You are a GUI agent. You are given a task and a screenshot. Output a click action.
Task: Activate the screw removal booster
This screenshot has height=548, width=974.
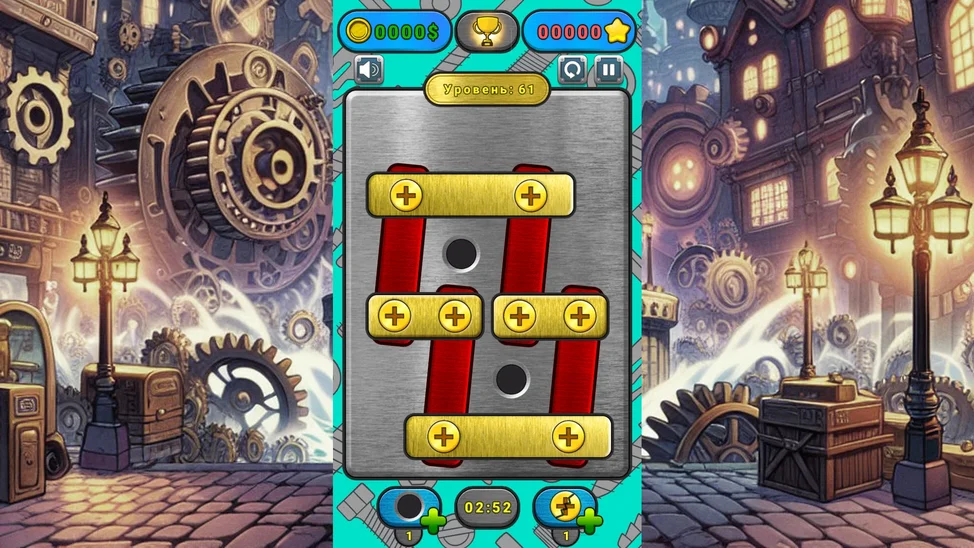click(566, 507)
